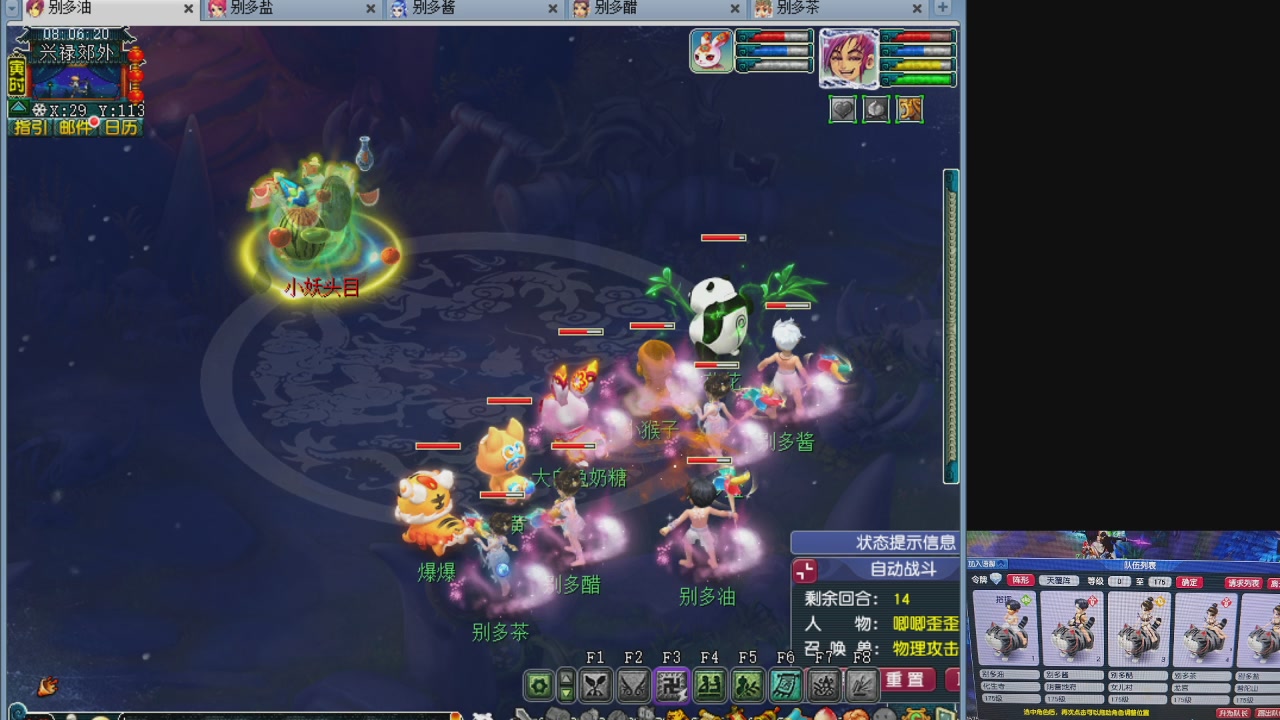Select teammate 别多醋's thumbnail in the team list
Screen dimensions: 1280x720
click(1138, 627)
